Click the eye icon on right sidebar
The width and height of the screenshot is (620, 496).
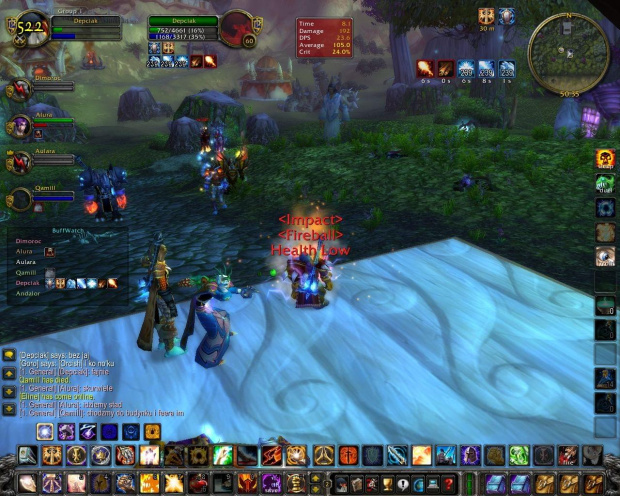tap(605, 256)
